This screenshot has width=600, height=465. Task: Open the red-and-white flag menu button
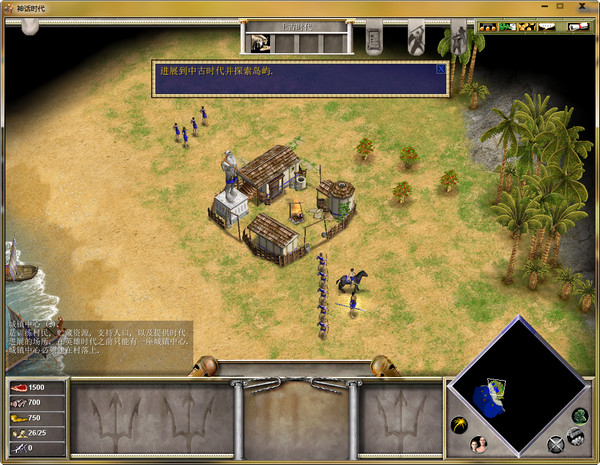[581, 27]
